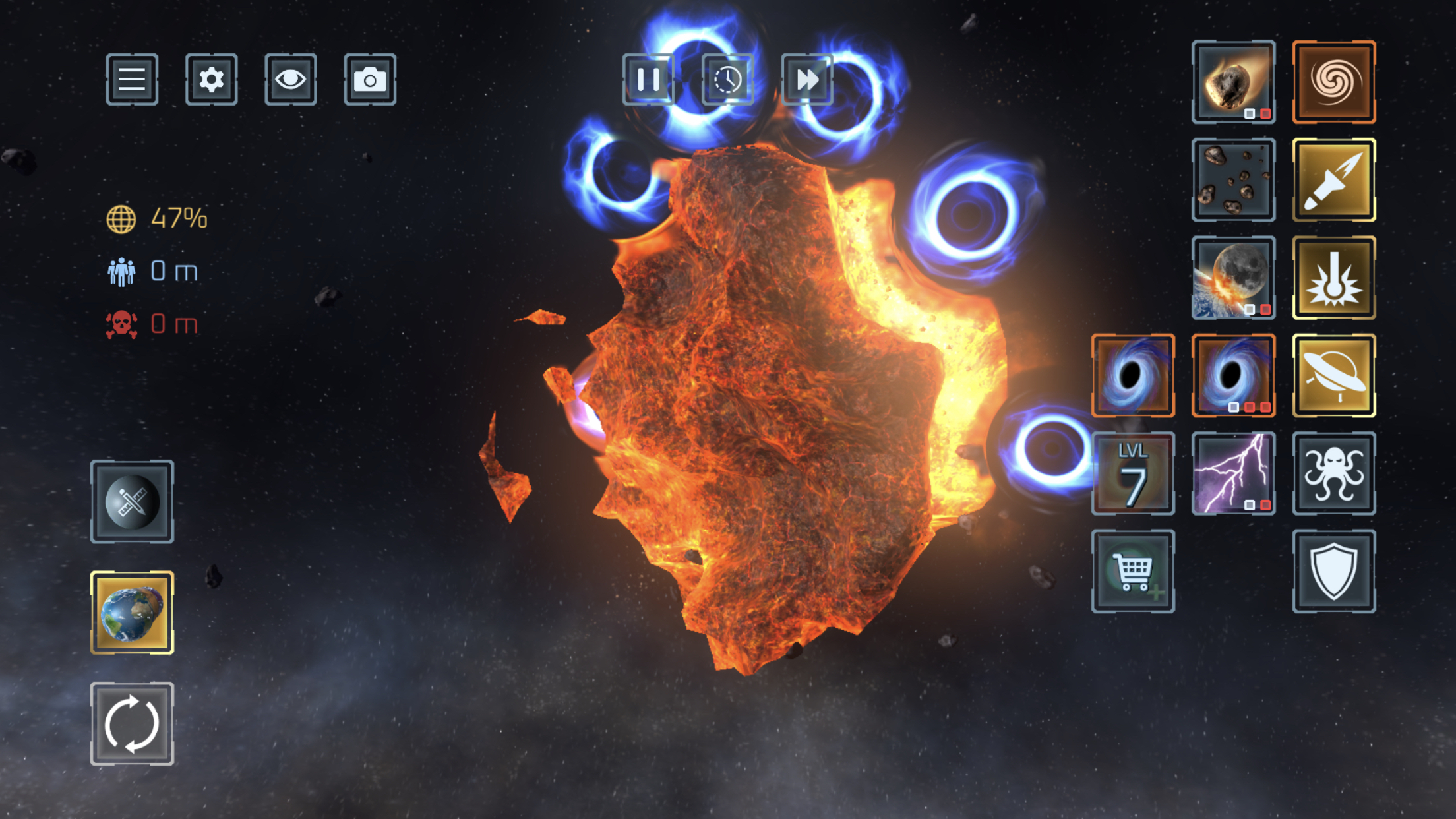Open the hamburger main menu
Image resolution: width=1456 pixels, height=819 pixels.
pyautogui.click(x=132, y=80)
